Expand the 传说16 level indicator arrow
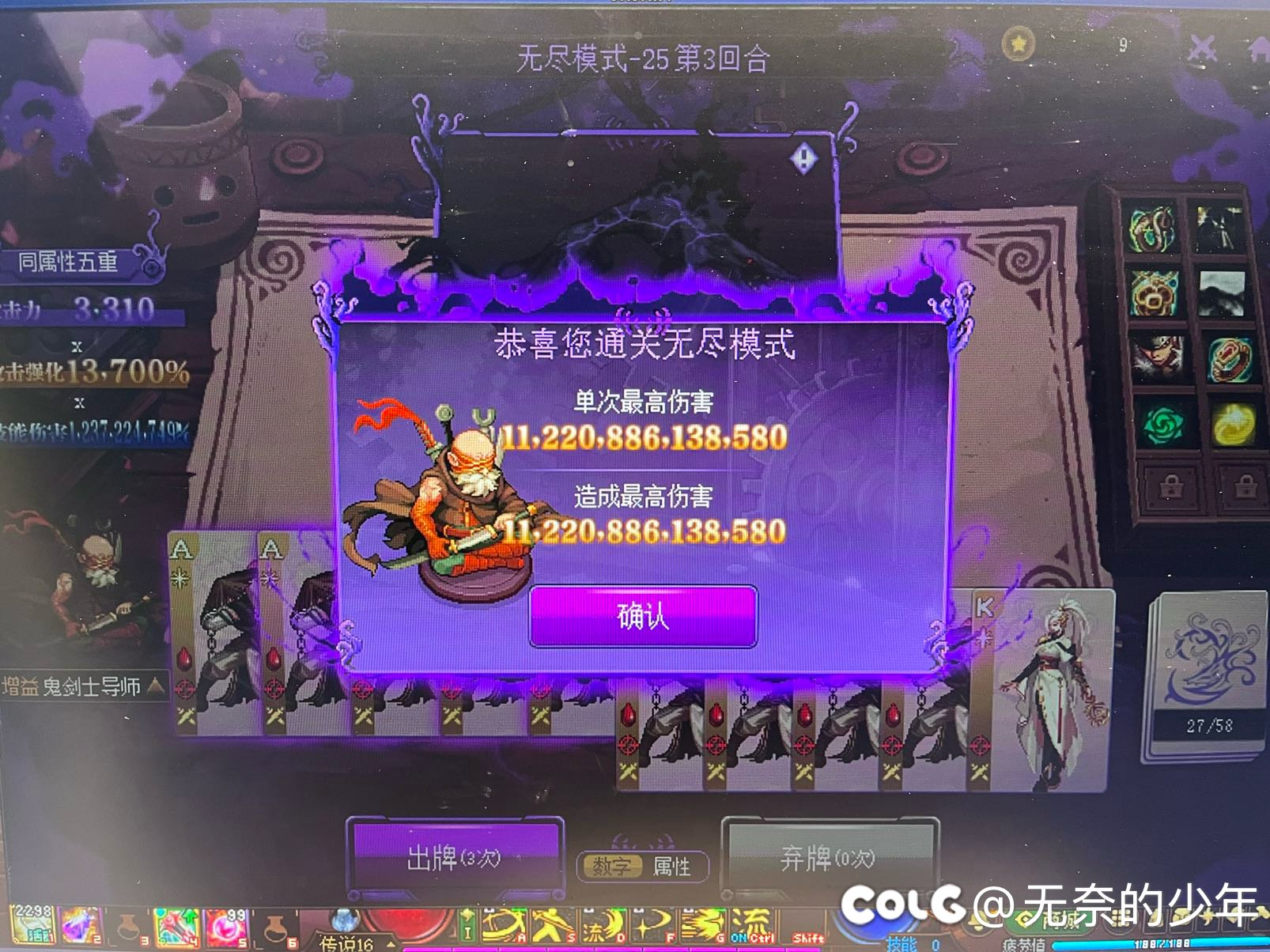This screenshot has height=952, width=1270. pos(391,942)
